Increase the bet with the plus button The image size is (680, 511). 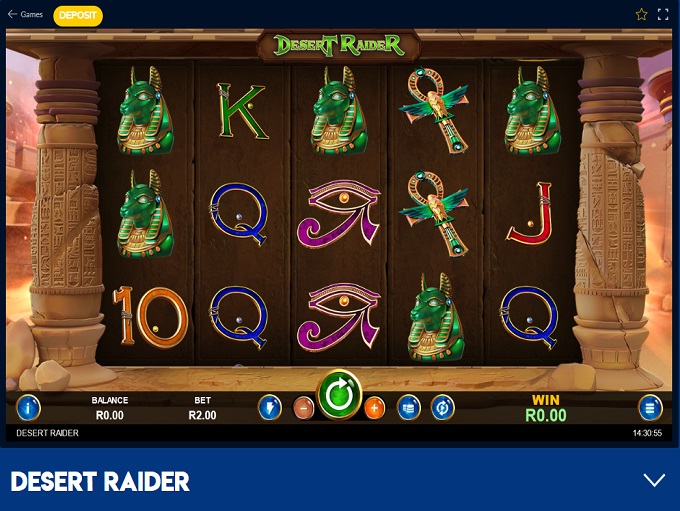(x=374, y=408)
